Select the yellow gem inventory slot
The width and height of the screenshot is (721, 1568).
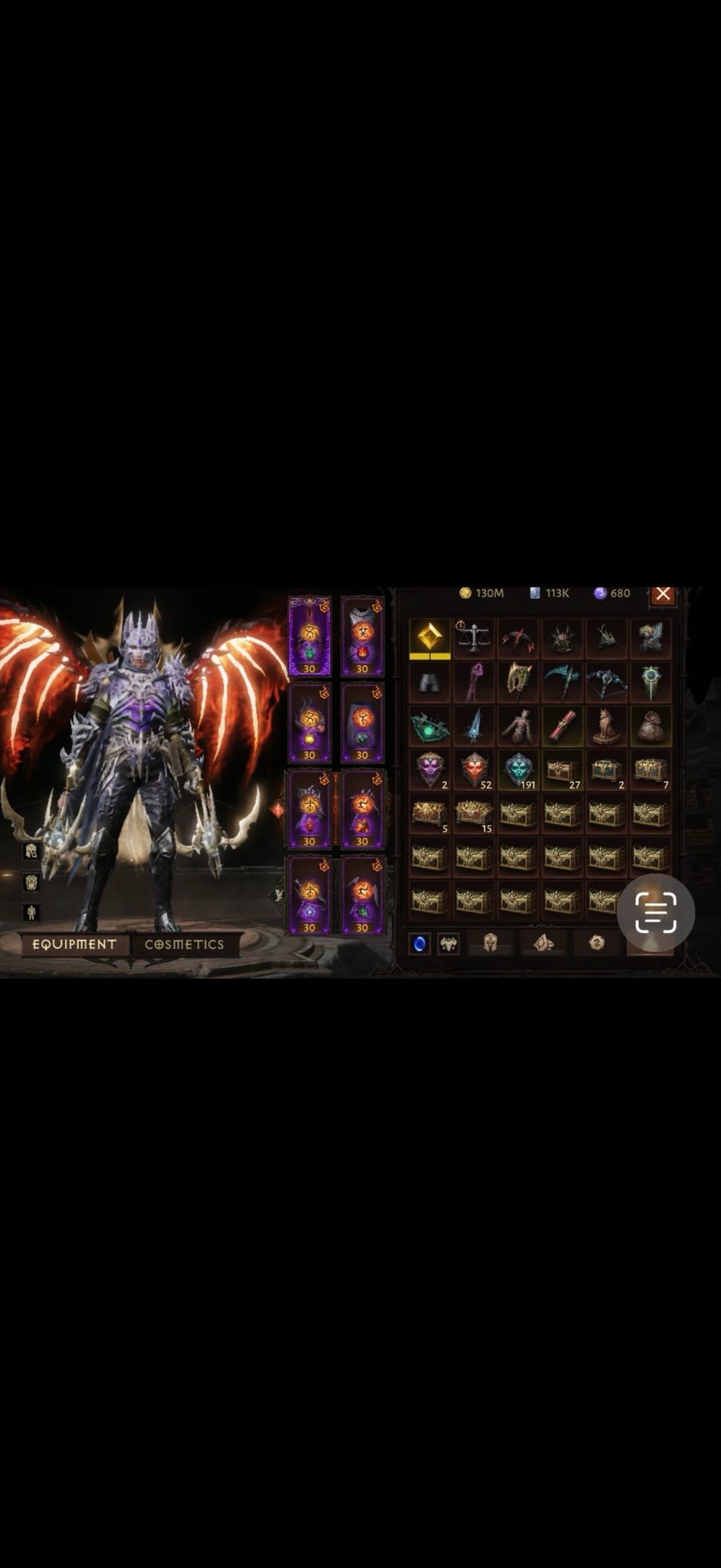(430, 639)
